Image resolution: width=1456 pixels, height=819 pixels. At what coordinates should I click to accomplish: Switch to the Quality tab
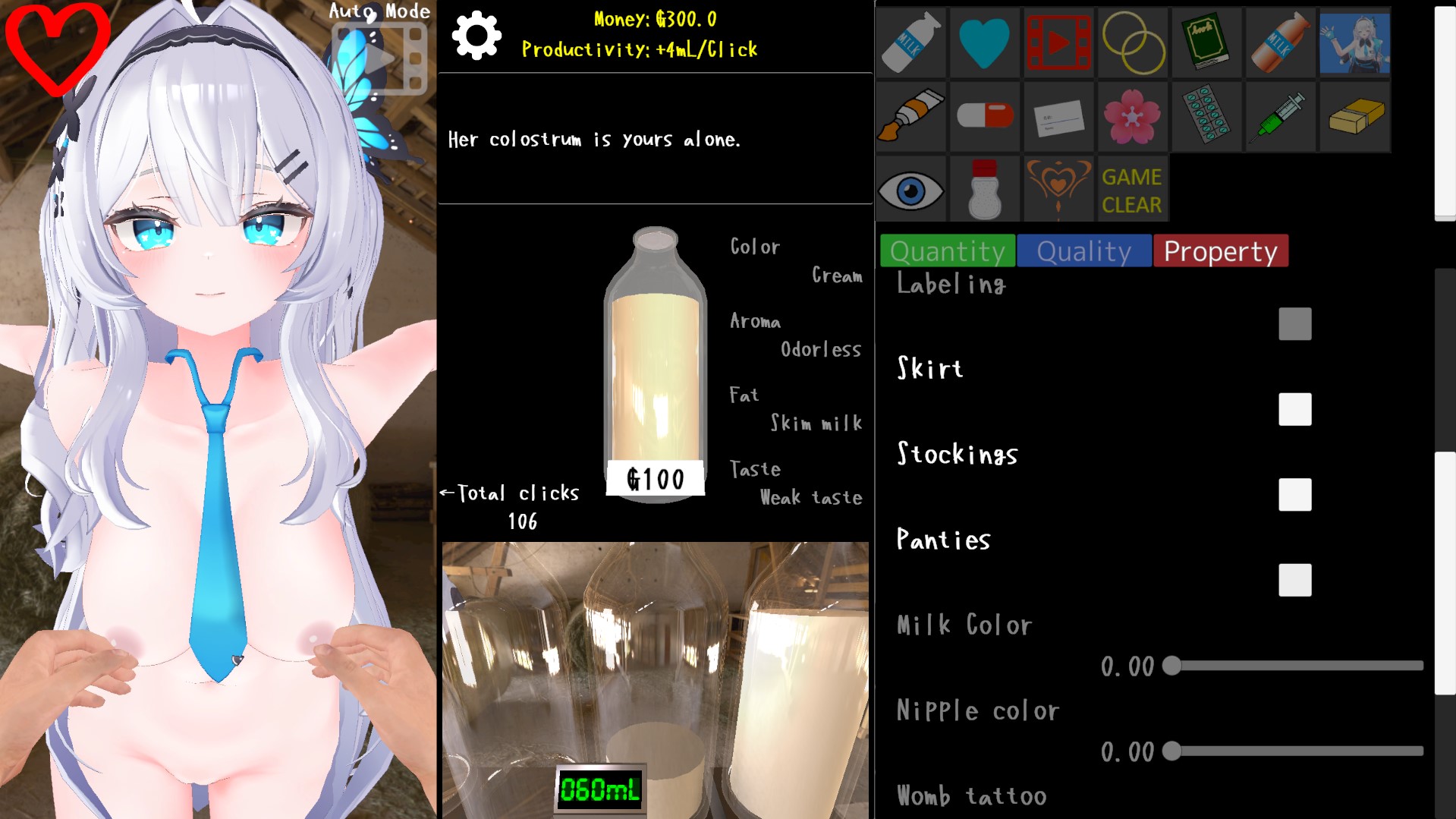tap(1083, 251)
